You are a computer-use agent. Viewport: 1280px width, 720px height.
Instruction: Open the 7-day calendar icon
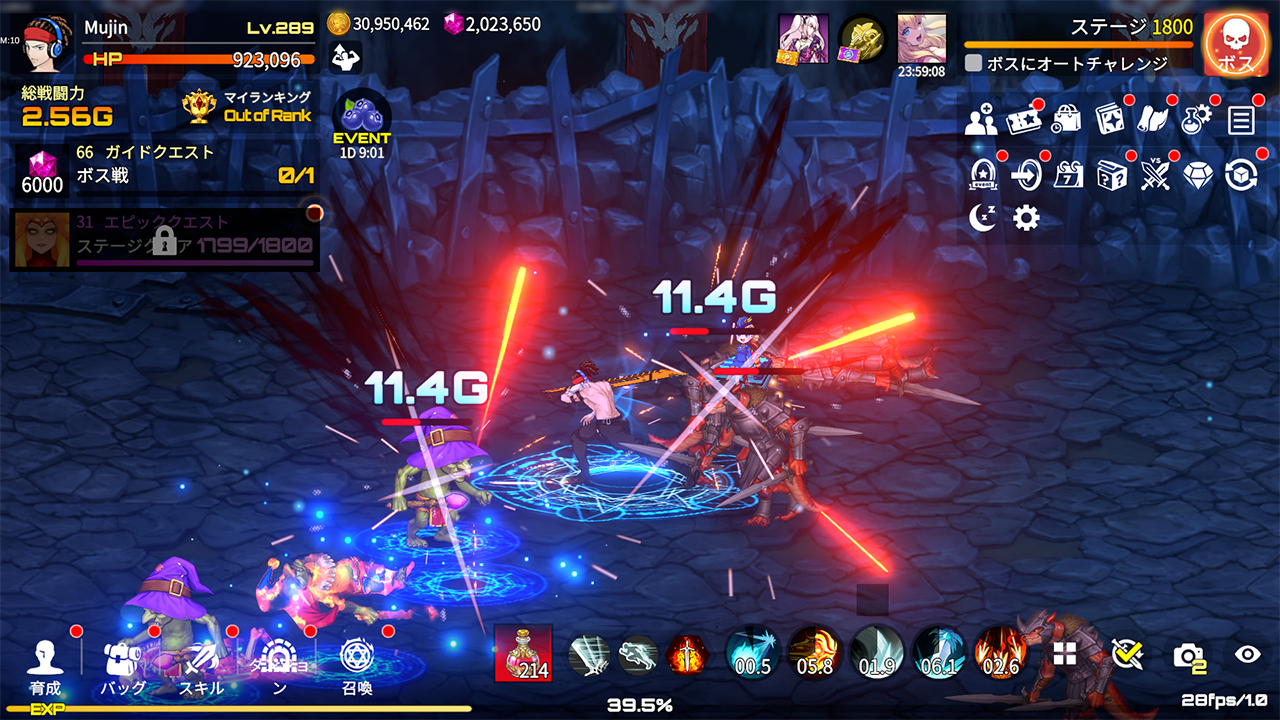coord(1069,175)
